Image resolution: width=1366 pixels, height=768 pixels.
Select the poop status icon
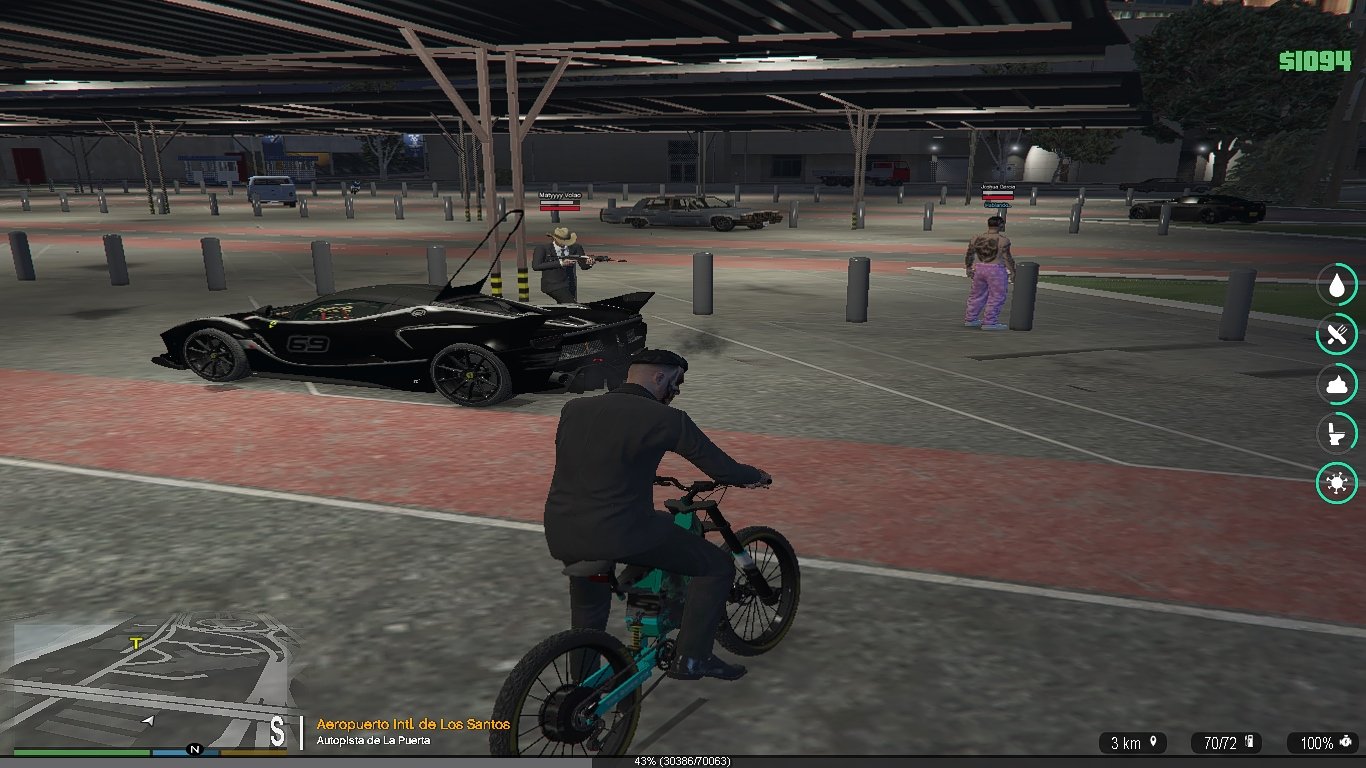1336,384
